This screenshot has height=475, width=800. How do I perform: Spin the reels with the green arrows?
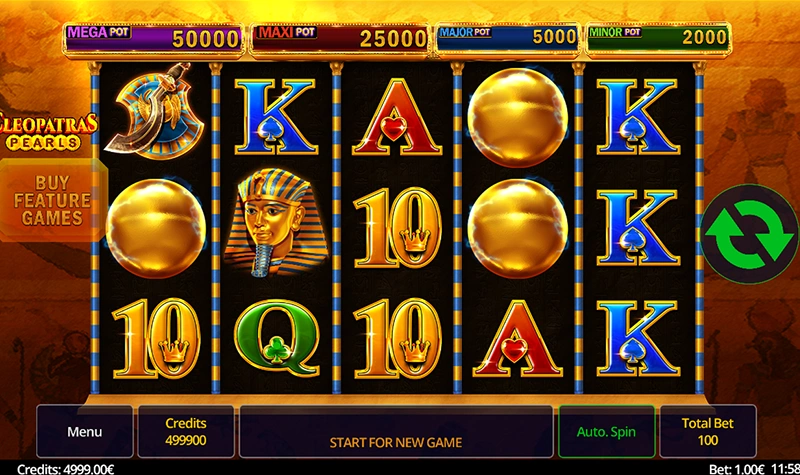pos(748,230)
